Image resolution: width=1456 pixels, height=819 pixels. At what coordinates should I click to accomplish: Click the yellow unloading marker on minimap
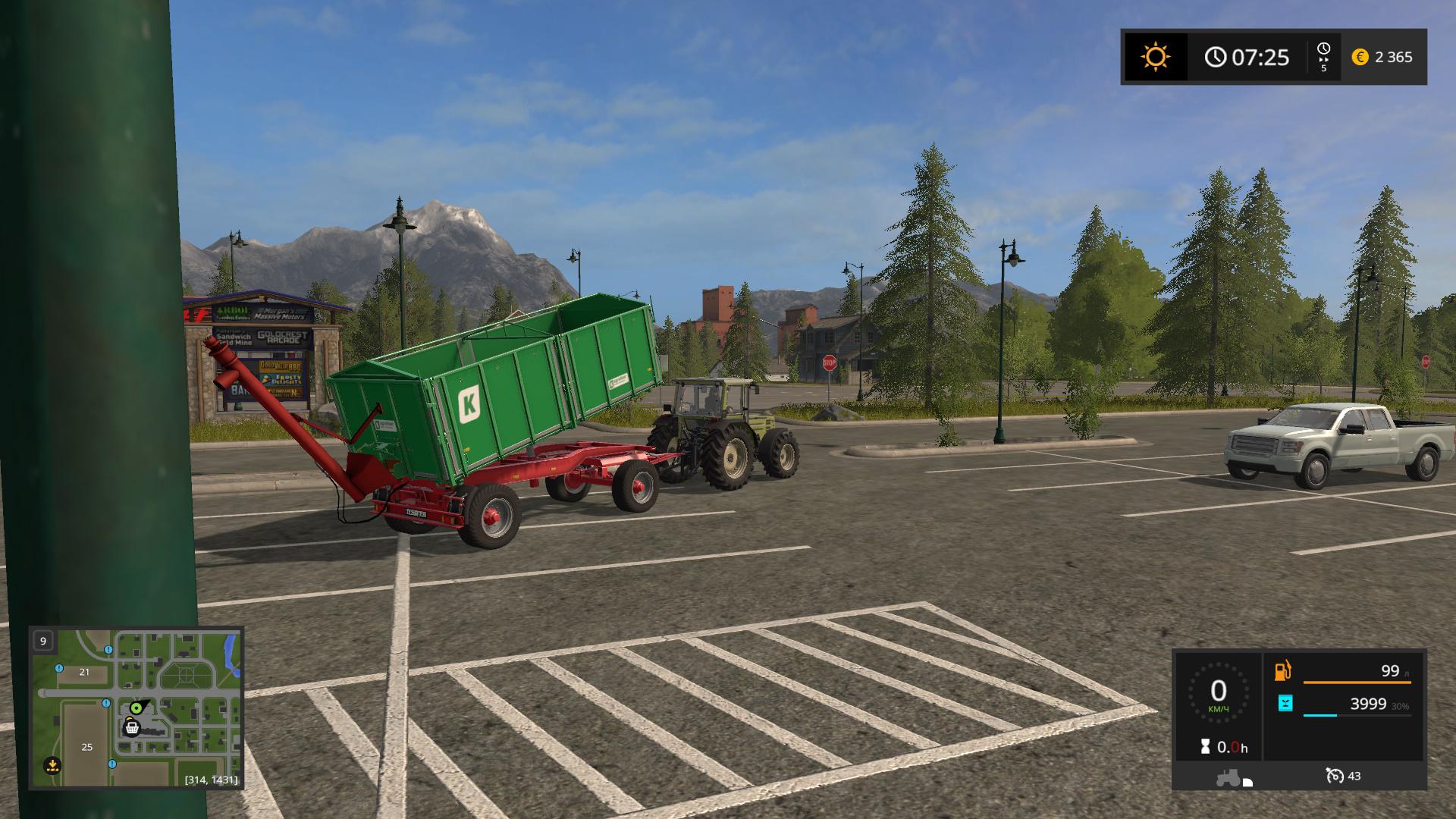52,764
